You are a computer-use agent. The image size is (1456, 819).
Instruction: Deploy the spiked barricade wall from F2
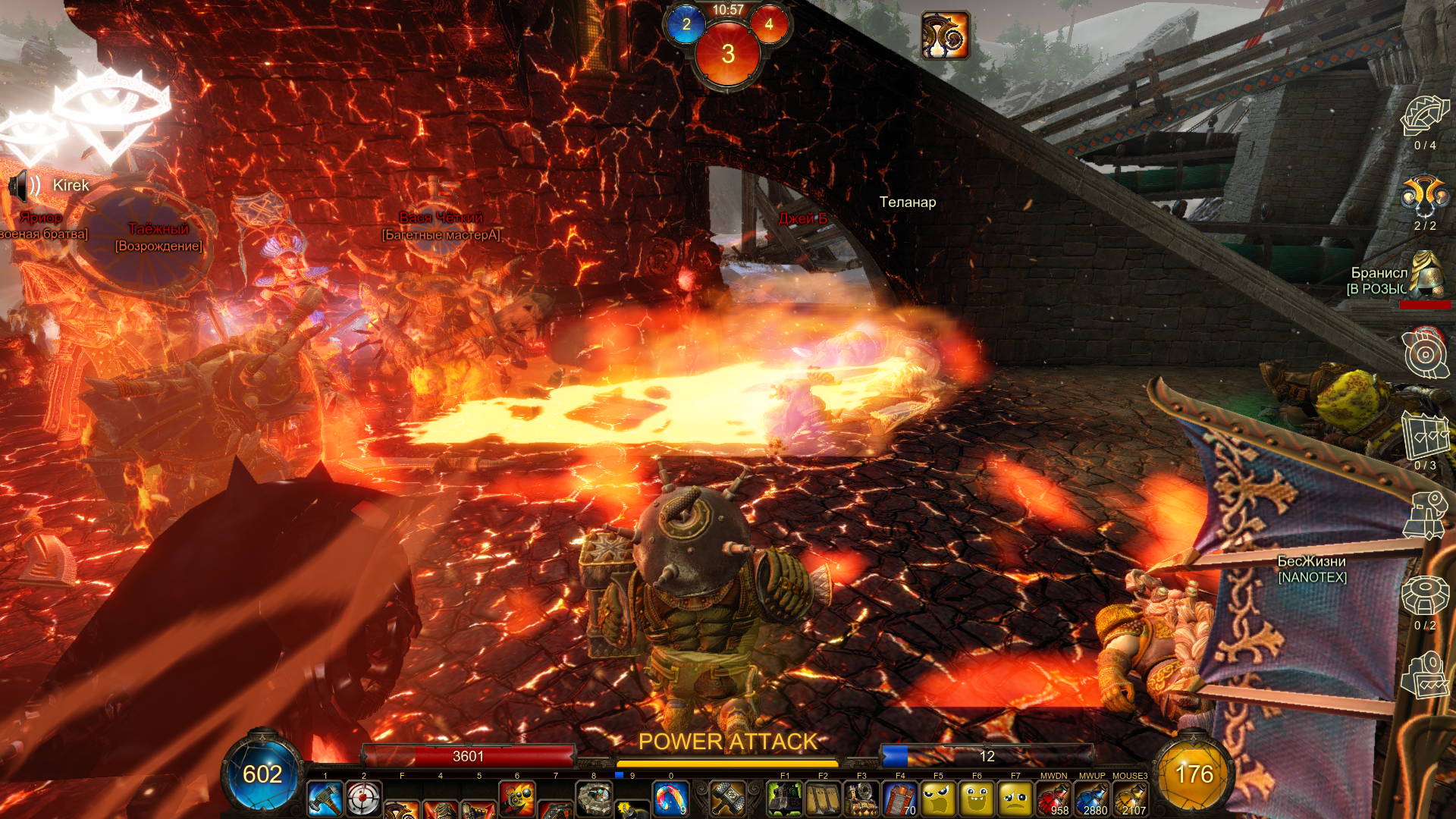pyautogui.click(x=823, y=799)
